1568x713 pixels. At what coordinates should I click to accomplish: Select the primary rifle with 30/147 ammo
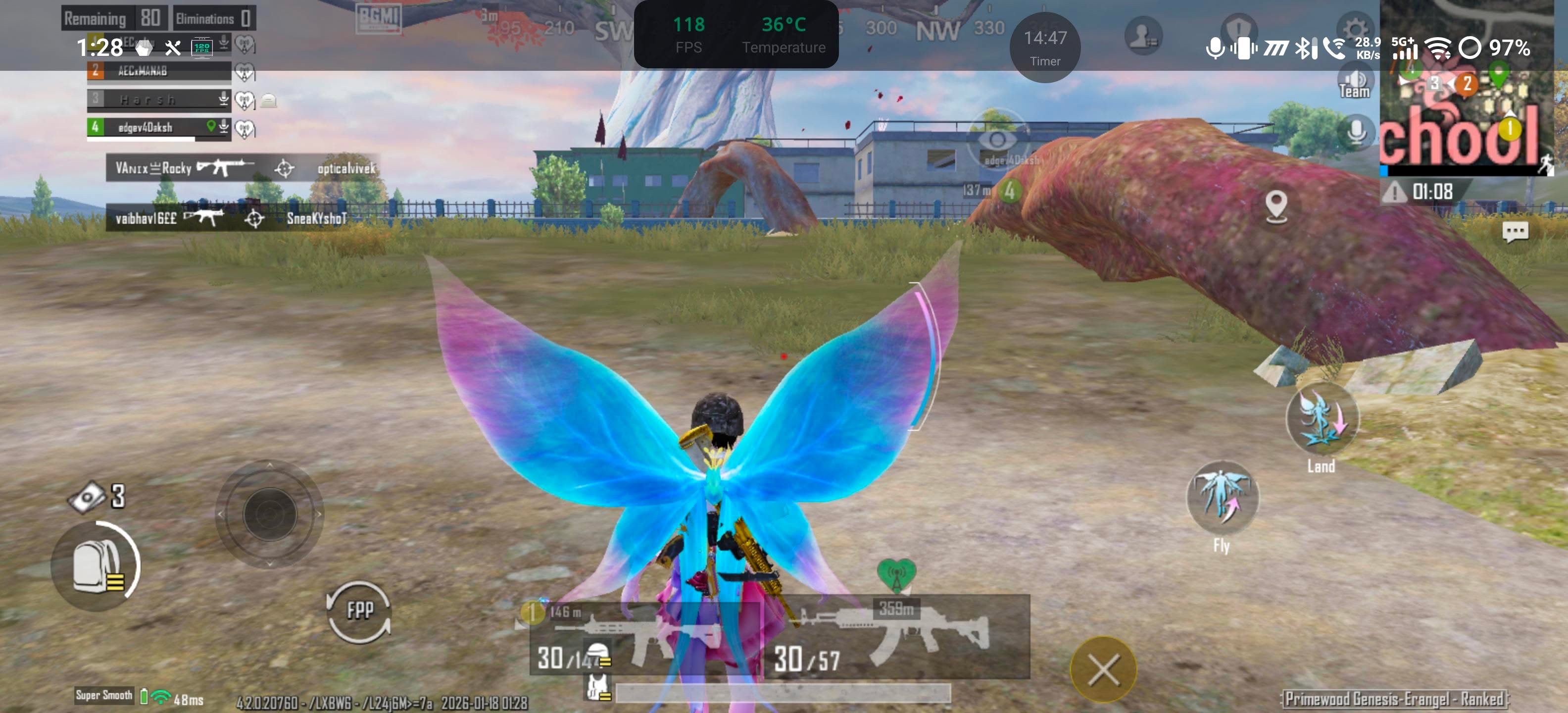645,638
